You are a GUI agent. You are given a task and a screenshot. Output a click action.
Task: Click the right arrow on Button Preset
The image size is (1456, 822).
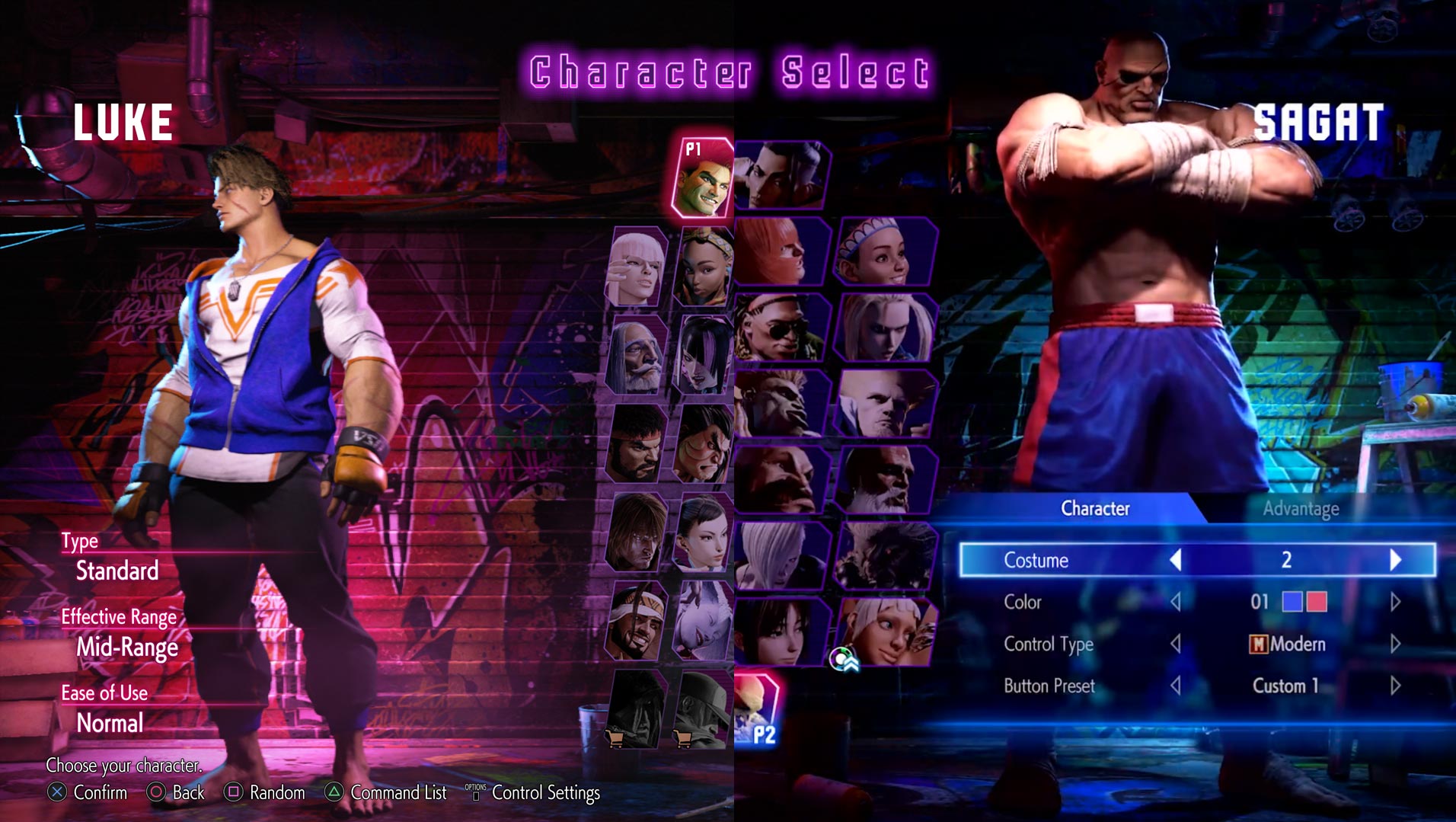click(x=1397, y=686)
